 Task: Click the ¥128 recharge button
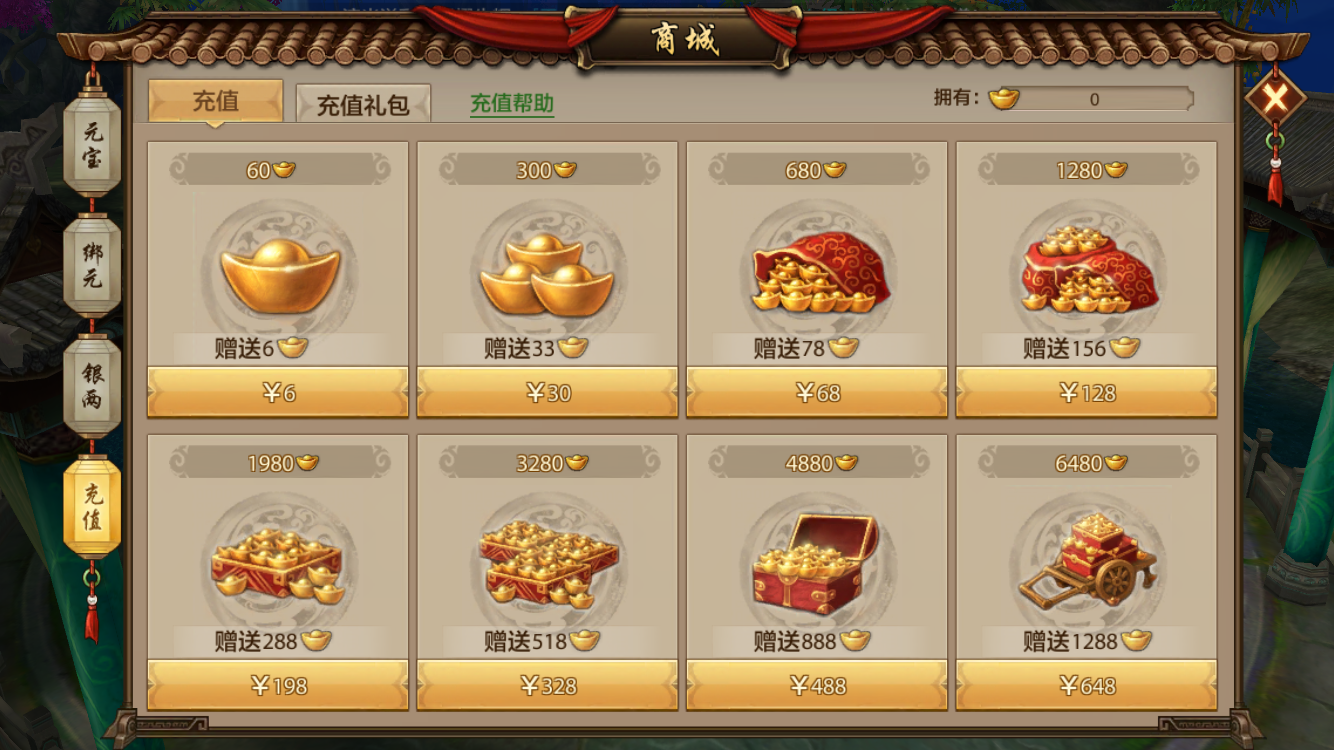1086,394
